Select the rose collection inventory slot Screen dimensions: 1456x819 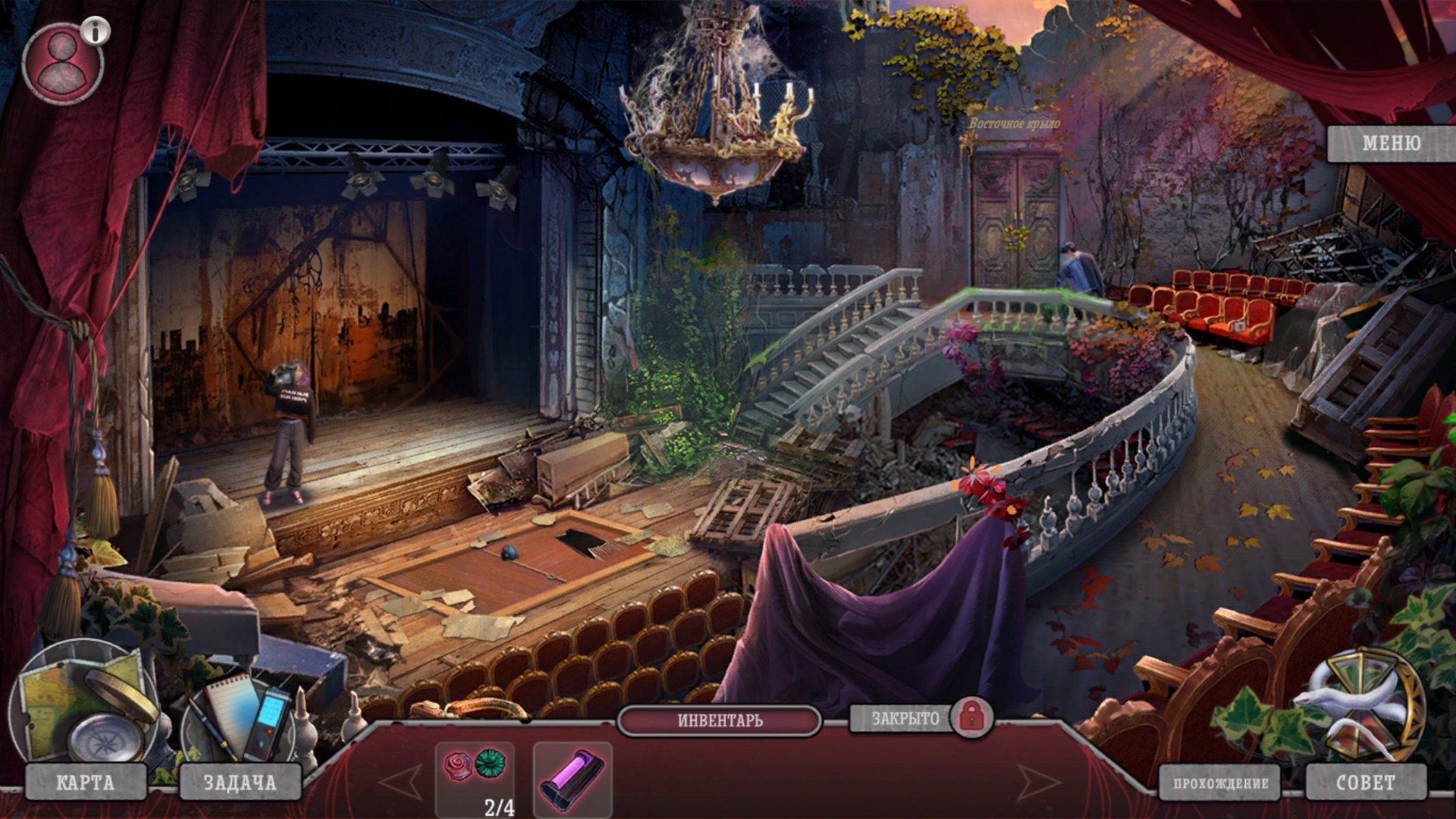(x=475, y=772)
